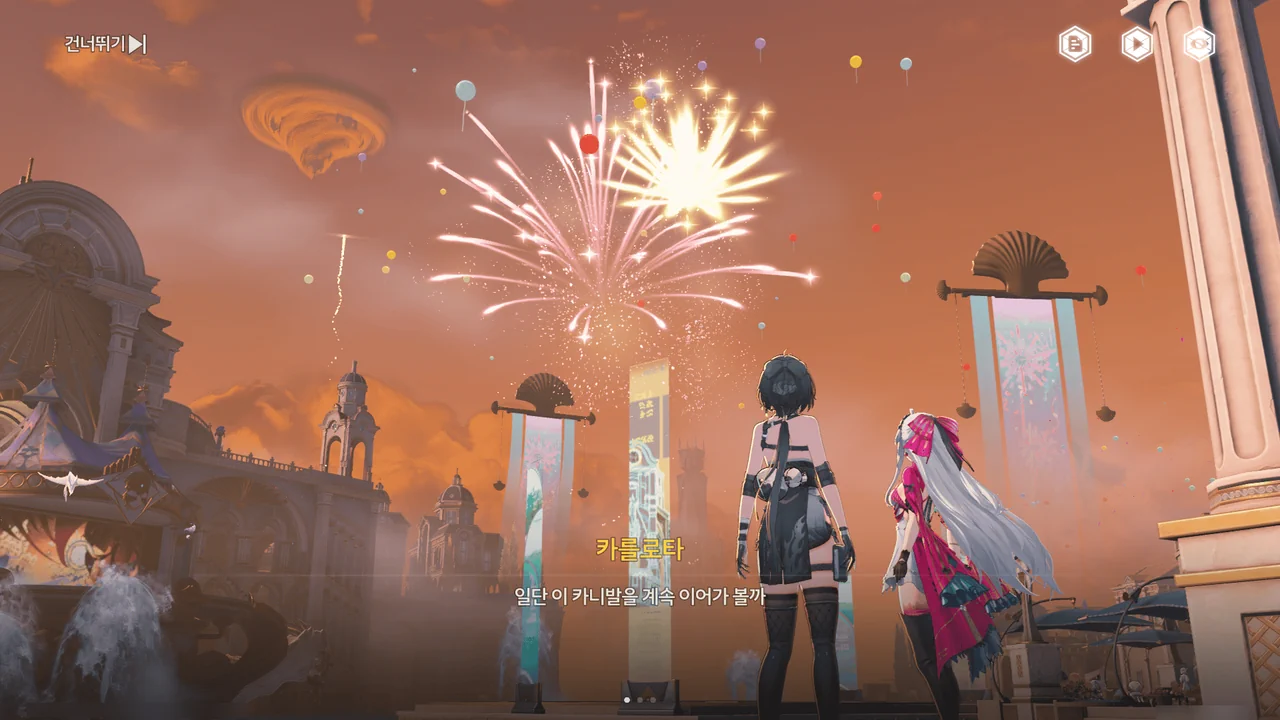Open the dialogue log document icon
This screenshot has height=720, width=1280.
[x=1075, y=44]
